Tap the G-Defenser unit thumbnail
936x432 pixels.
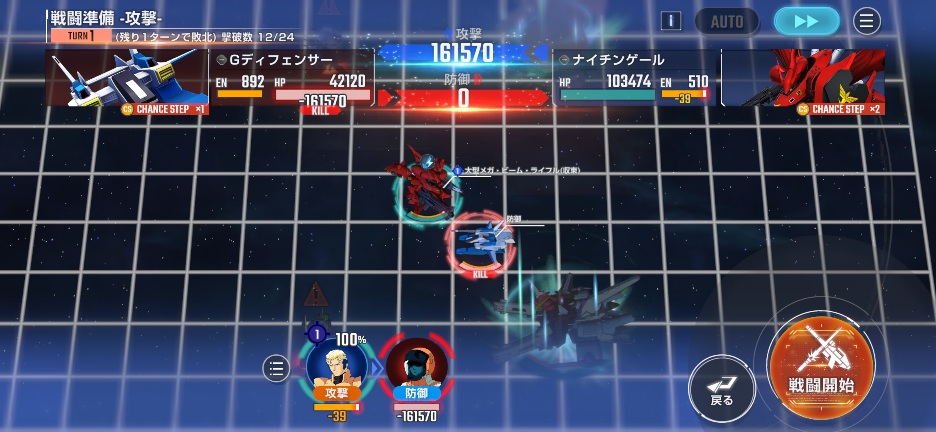[x=127, y=78]
